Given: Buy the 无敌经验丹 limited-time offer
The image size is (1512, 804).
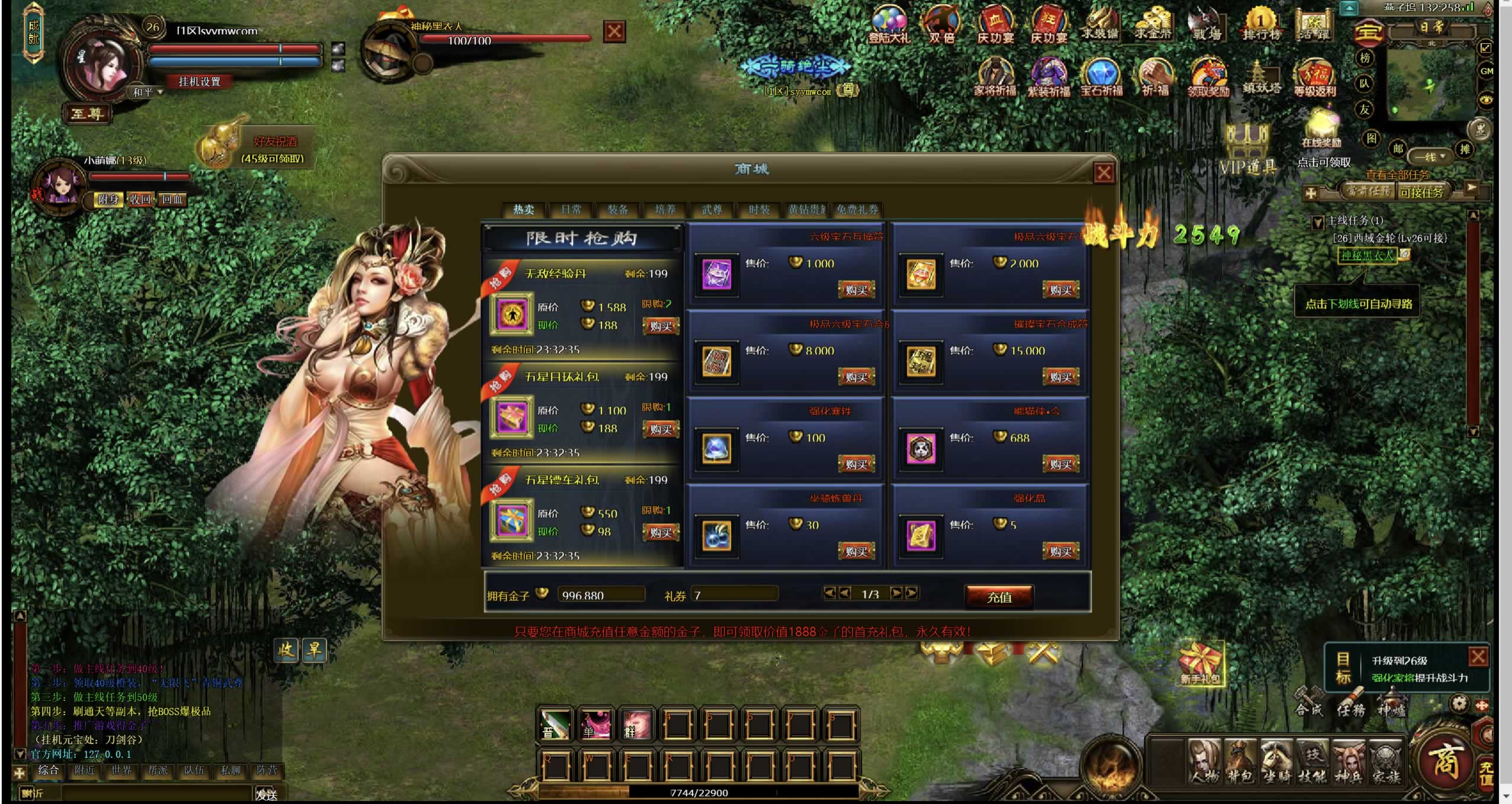Looking at the screenshot, I should (x=661, y=326).
